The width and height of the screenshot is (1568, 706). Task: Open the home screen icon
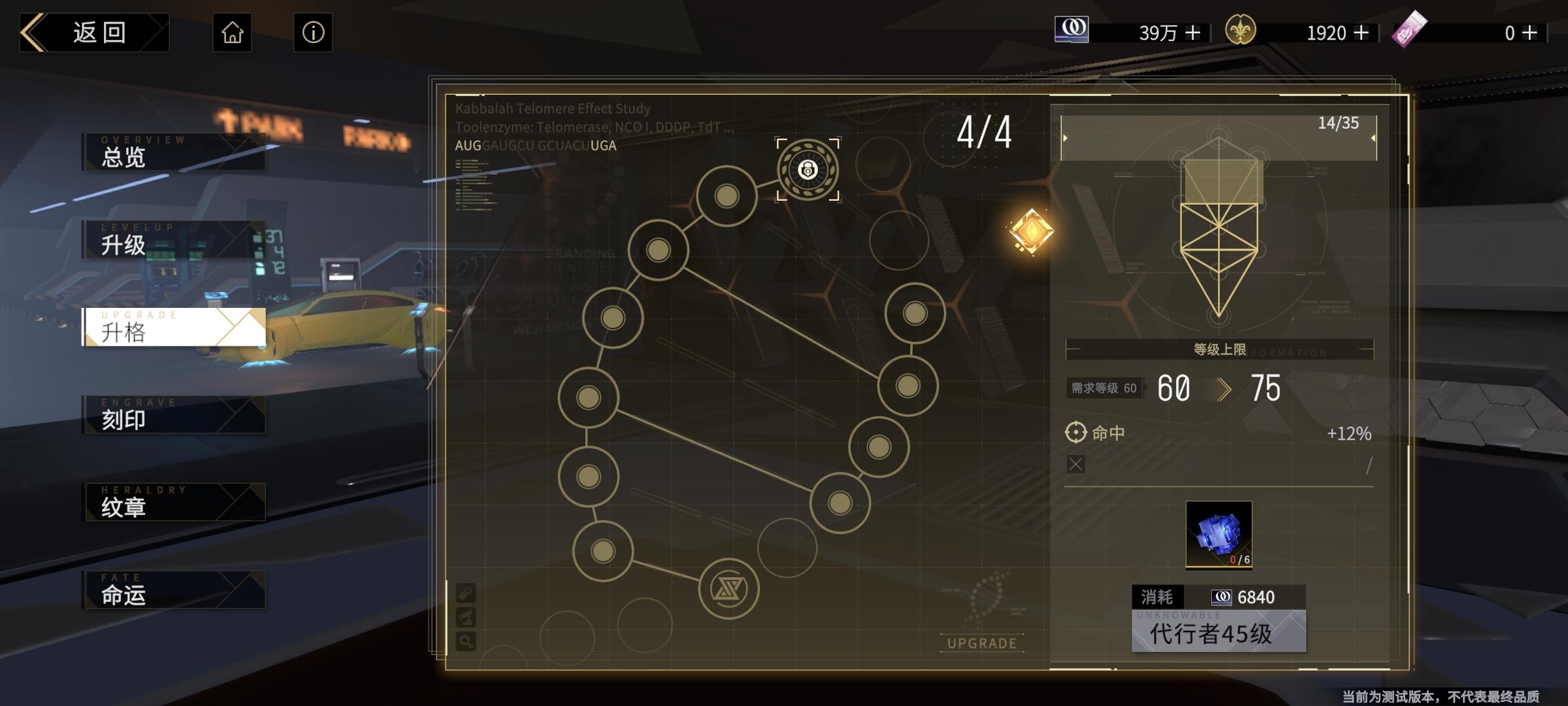tap(232, 33)
